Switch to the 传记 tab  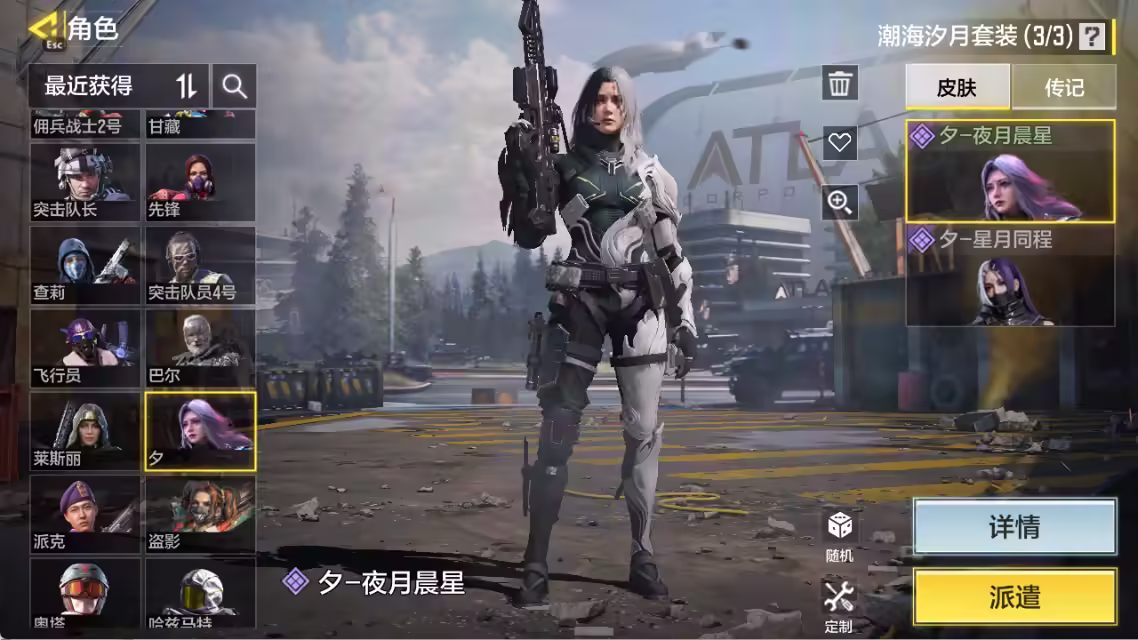[1064, 87]
